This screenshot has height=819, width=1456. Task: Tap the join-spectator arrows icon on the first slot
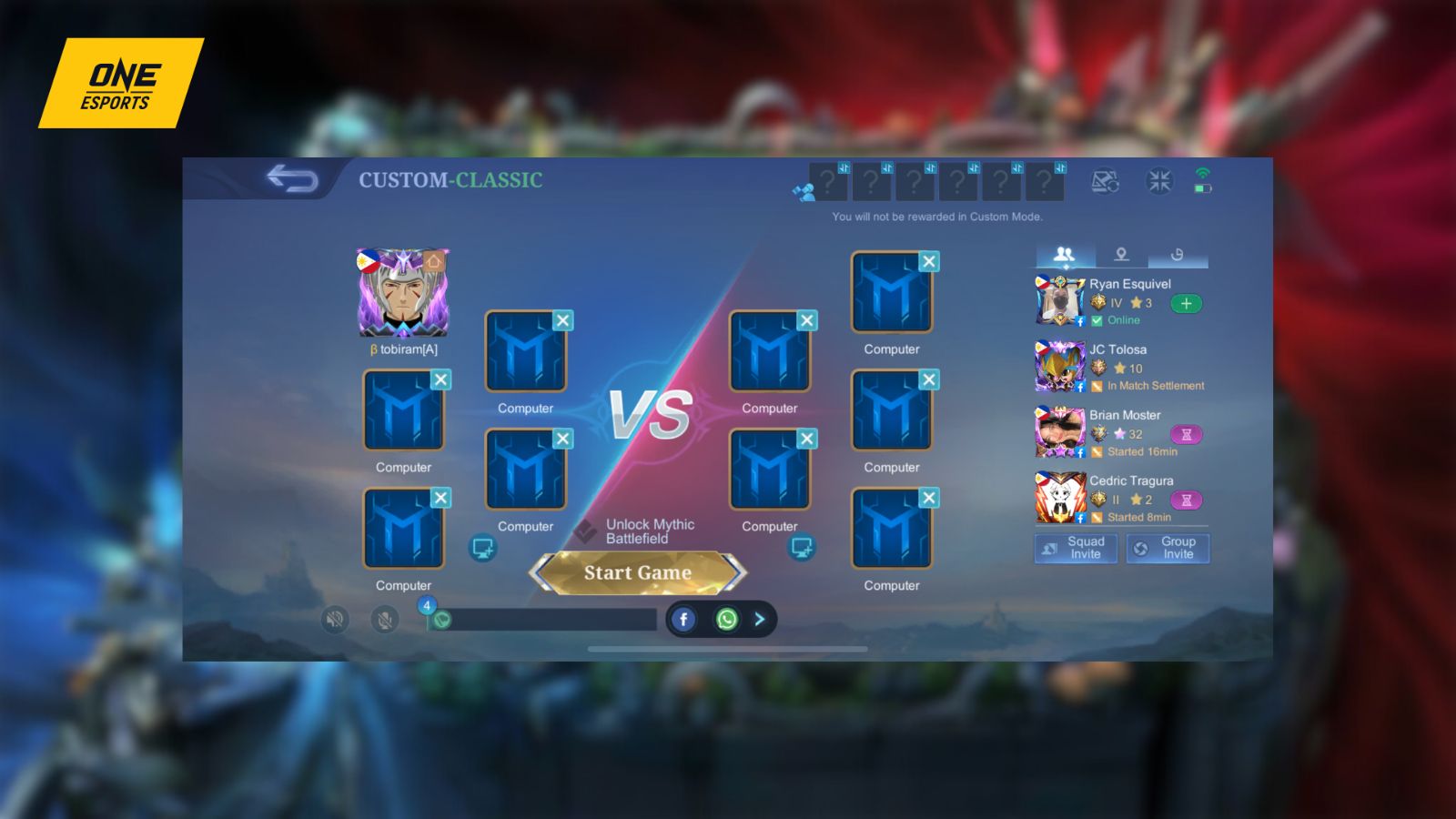tap(844, 167)
